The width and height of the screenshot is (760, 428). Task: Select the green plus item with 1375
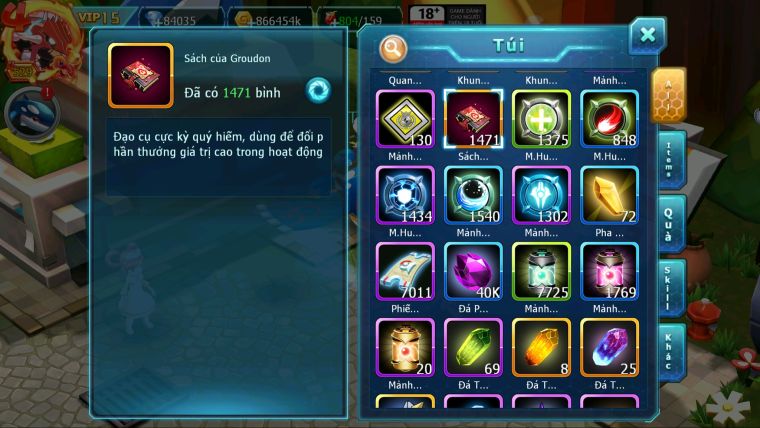coord(541,119)
